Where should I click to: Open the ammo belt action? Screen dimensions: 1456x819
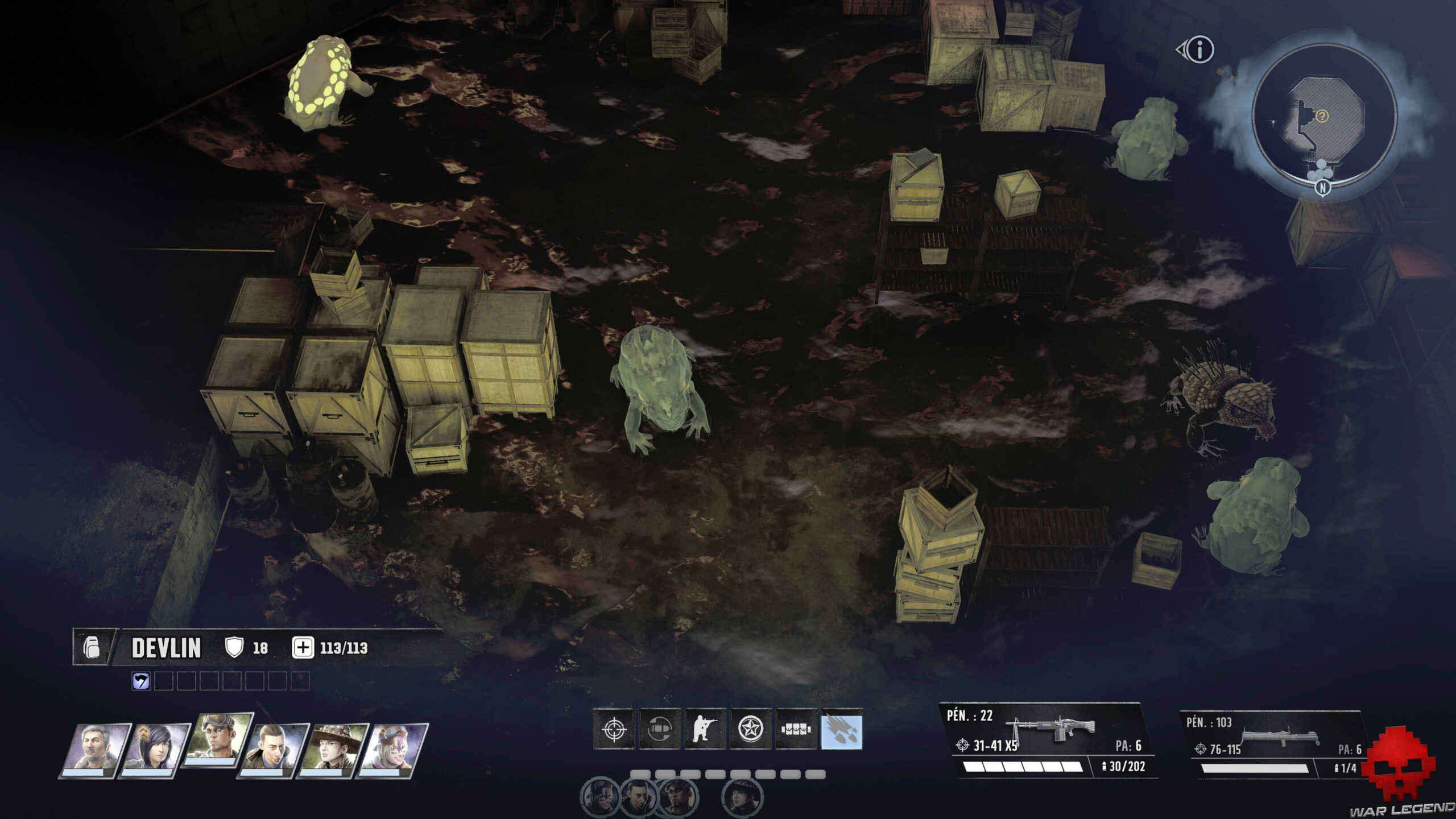point(796,729)
